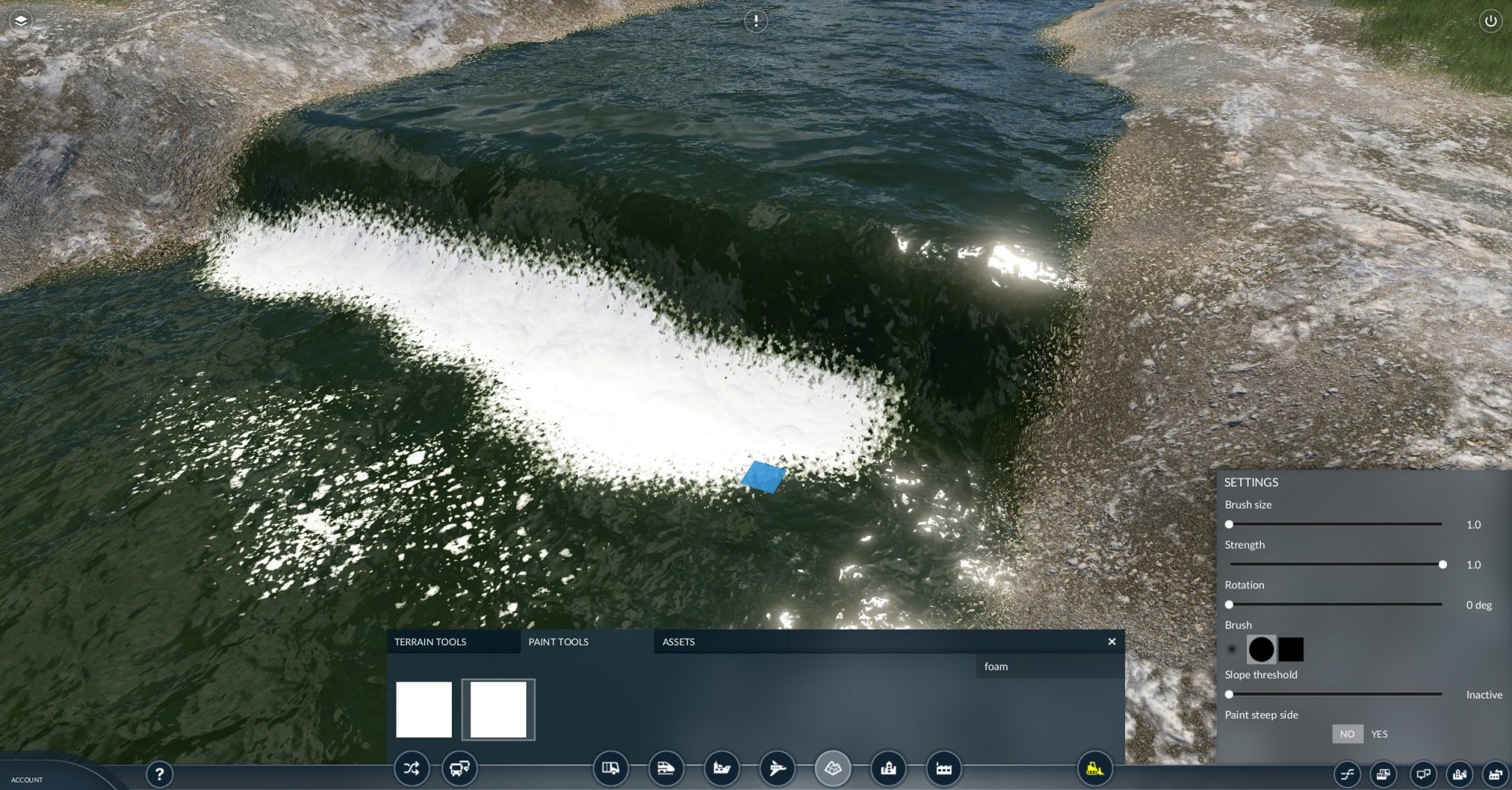Image resolution: width=1512 pixels, height=790 pixels.
Task: Click the power icon top right
Action: 1492,20
